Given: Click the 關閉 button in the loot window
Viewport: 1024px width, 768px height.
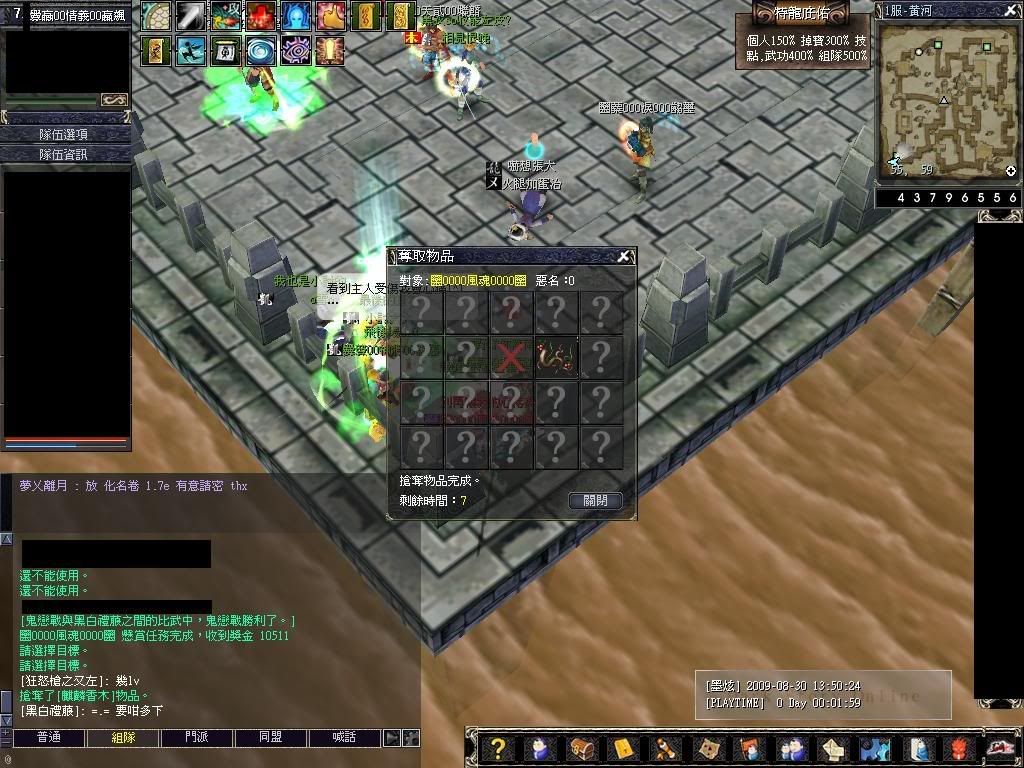Looking at the screenshot, I should [595, 500].
